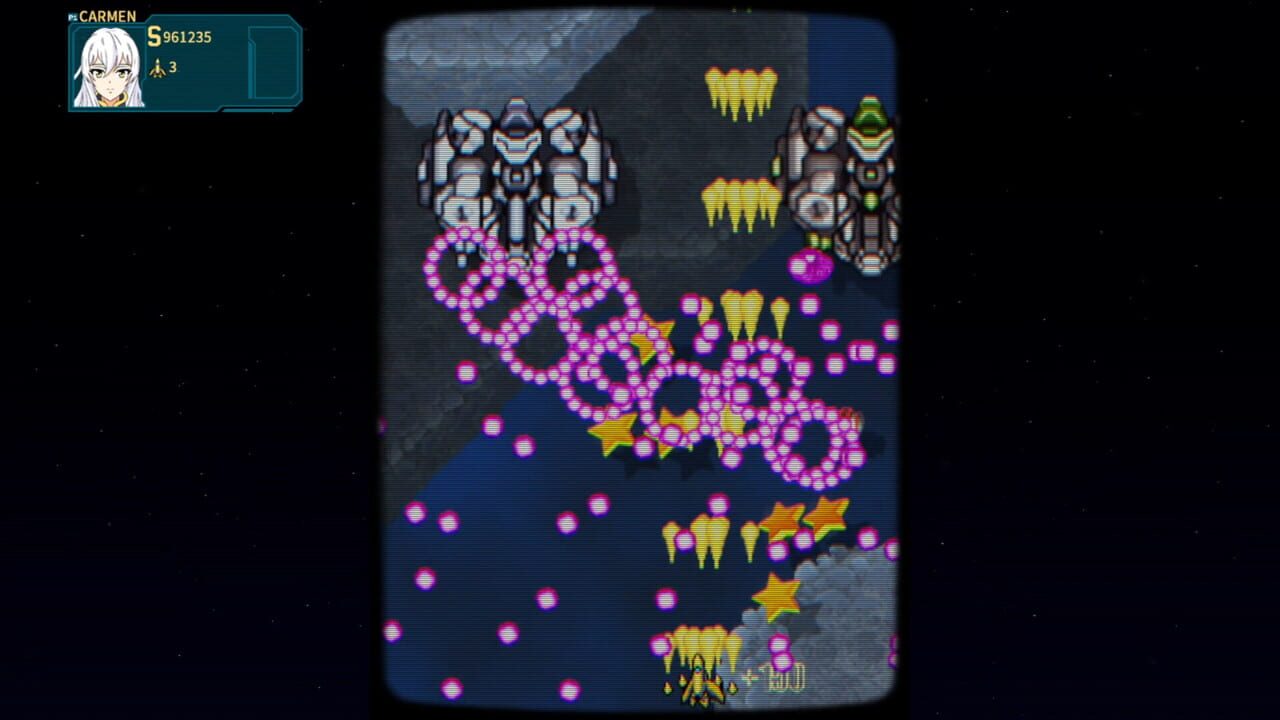Click the fighter jet lives icon
Screen dimensions: 1280x720
click(x=157, y=67)
